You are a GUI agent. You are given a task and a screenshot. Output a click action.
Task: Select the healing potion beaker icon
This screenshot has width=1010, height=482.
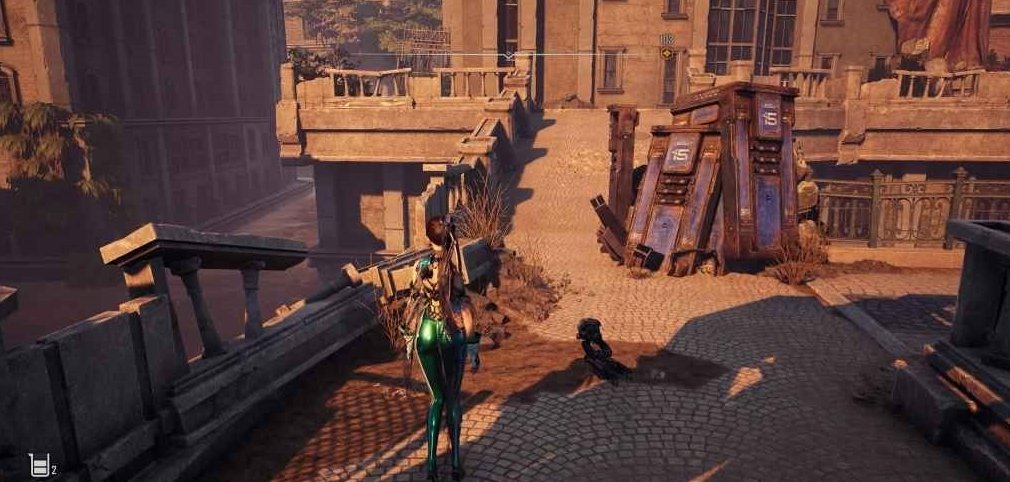click(x=39, y=464)
